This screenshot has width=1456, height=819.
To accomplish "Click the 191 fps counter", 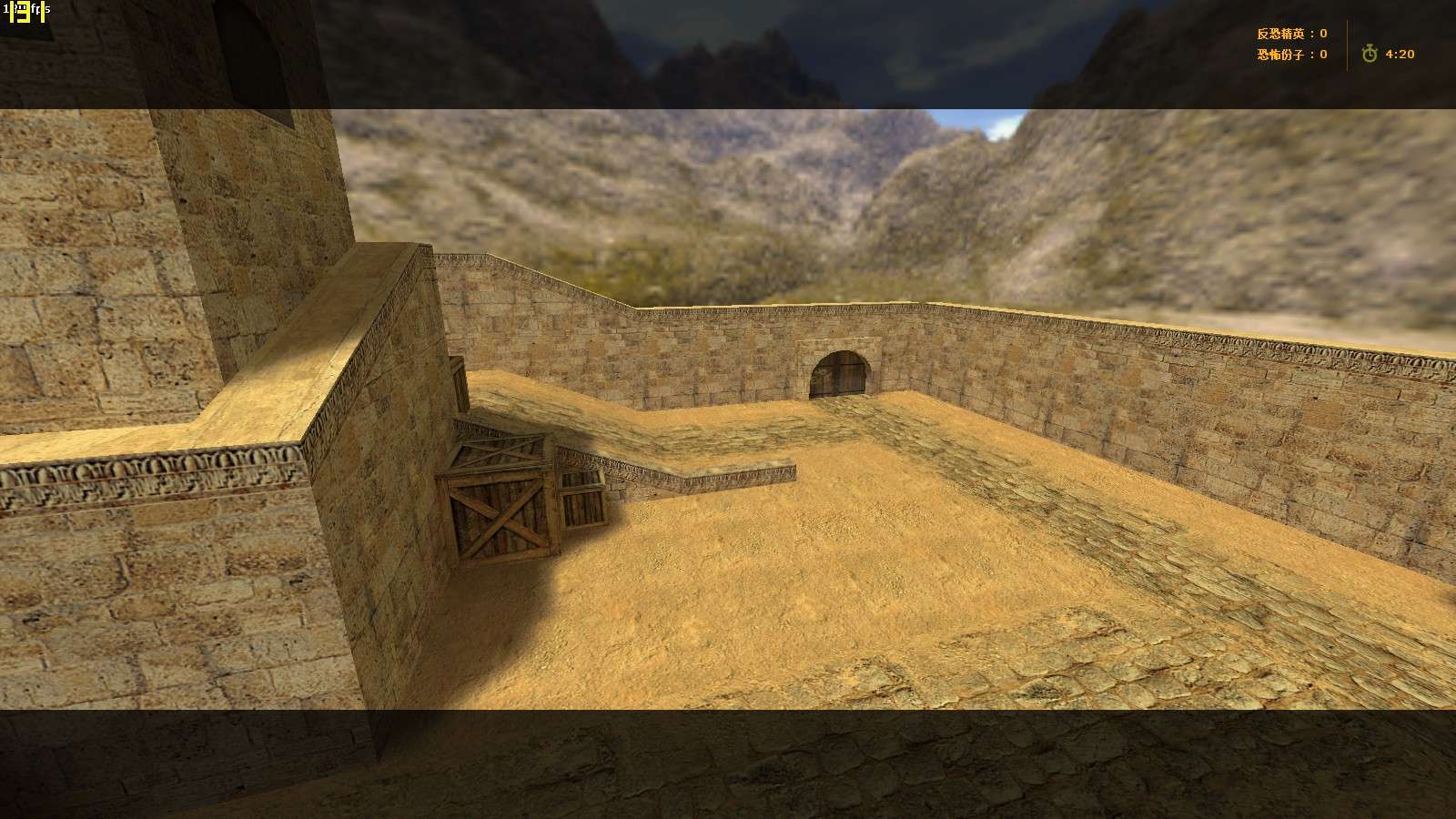I will click(x=15, y=10).
